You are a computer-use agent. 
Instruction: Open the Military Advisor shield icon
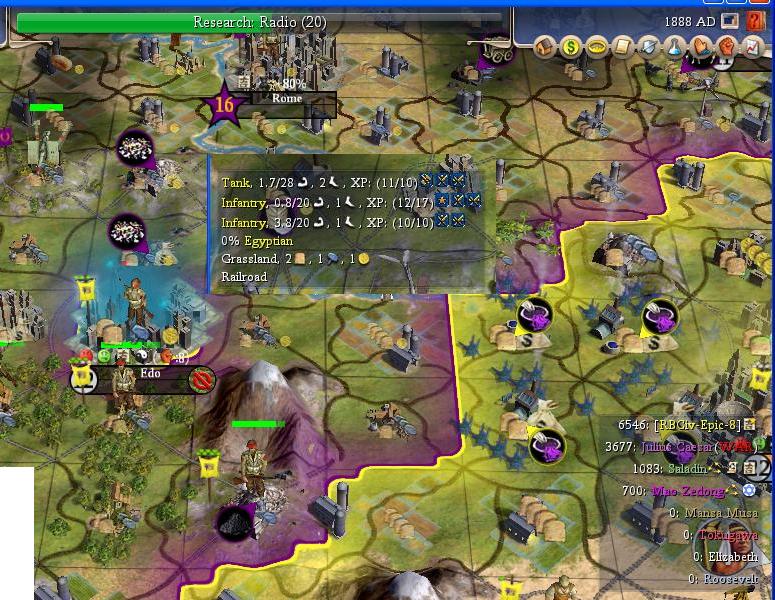click(649, 46)
